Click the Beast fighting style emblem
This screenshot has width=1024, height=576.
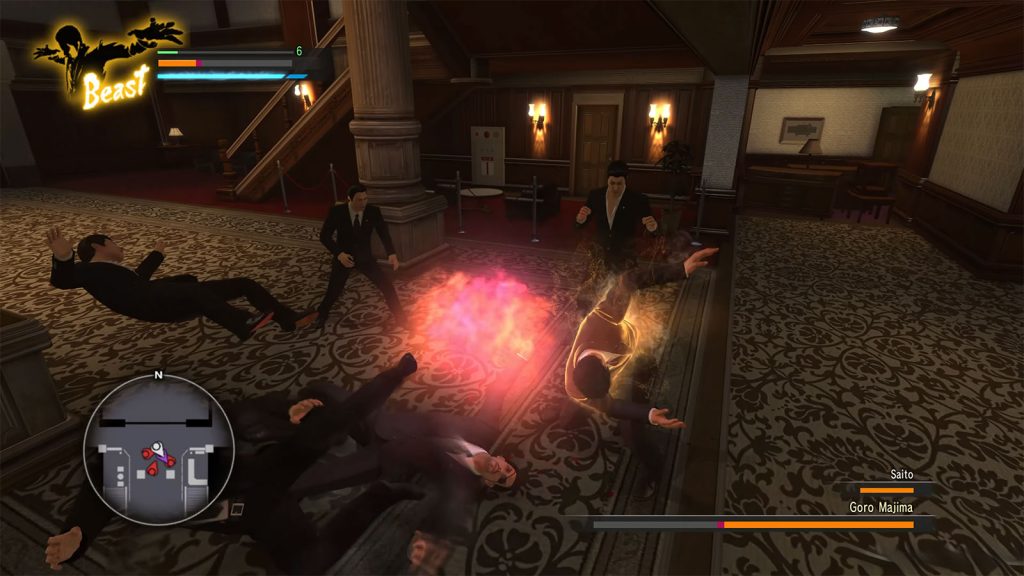click(x=95, y=61)
